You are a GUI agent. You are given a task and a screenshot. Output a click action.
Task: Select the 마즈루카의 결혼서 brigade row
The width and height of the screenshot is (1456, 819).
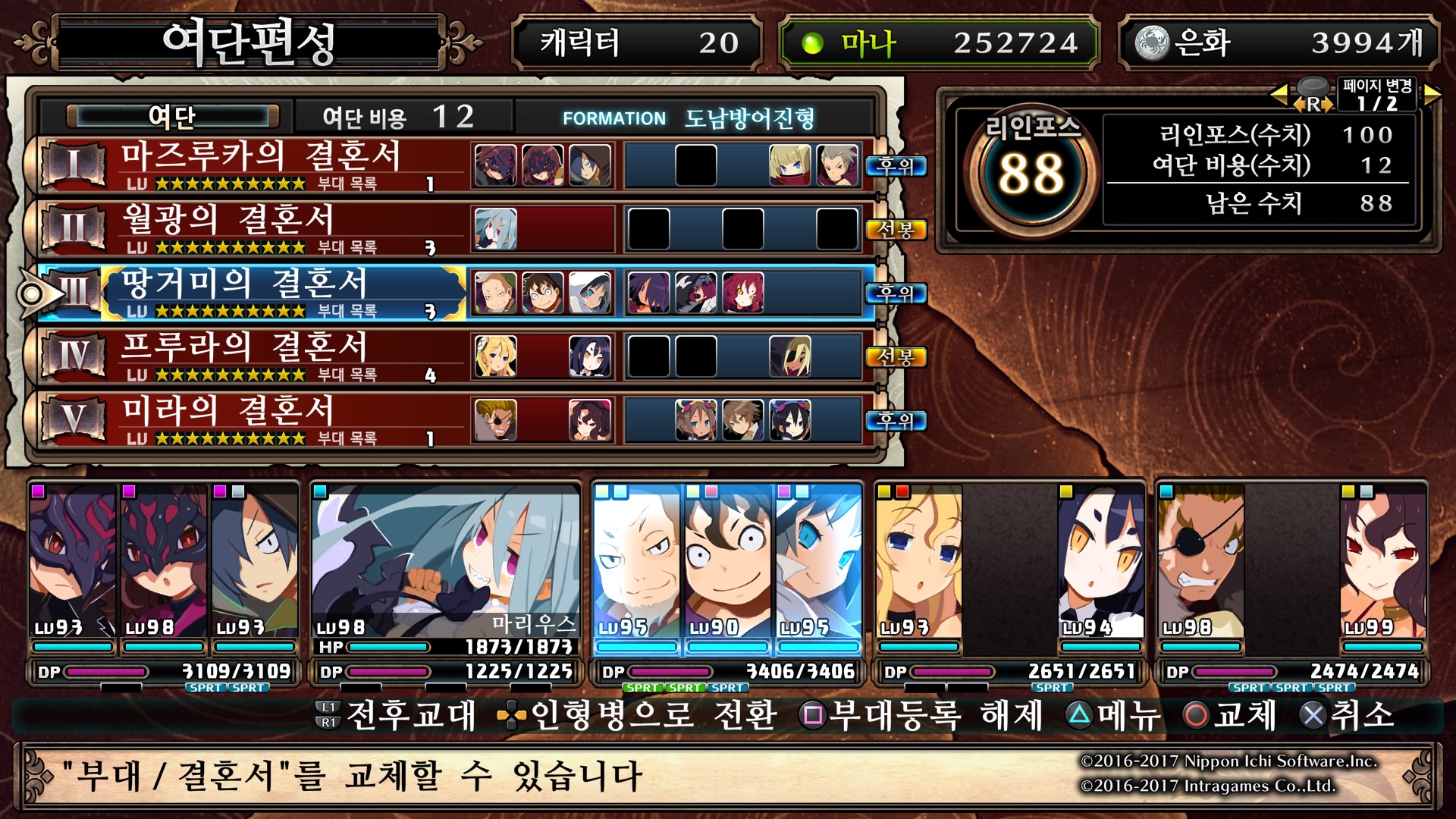point(258,165)
